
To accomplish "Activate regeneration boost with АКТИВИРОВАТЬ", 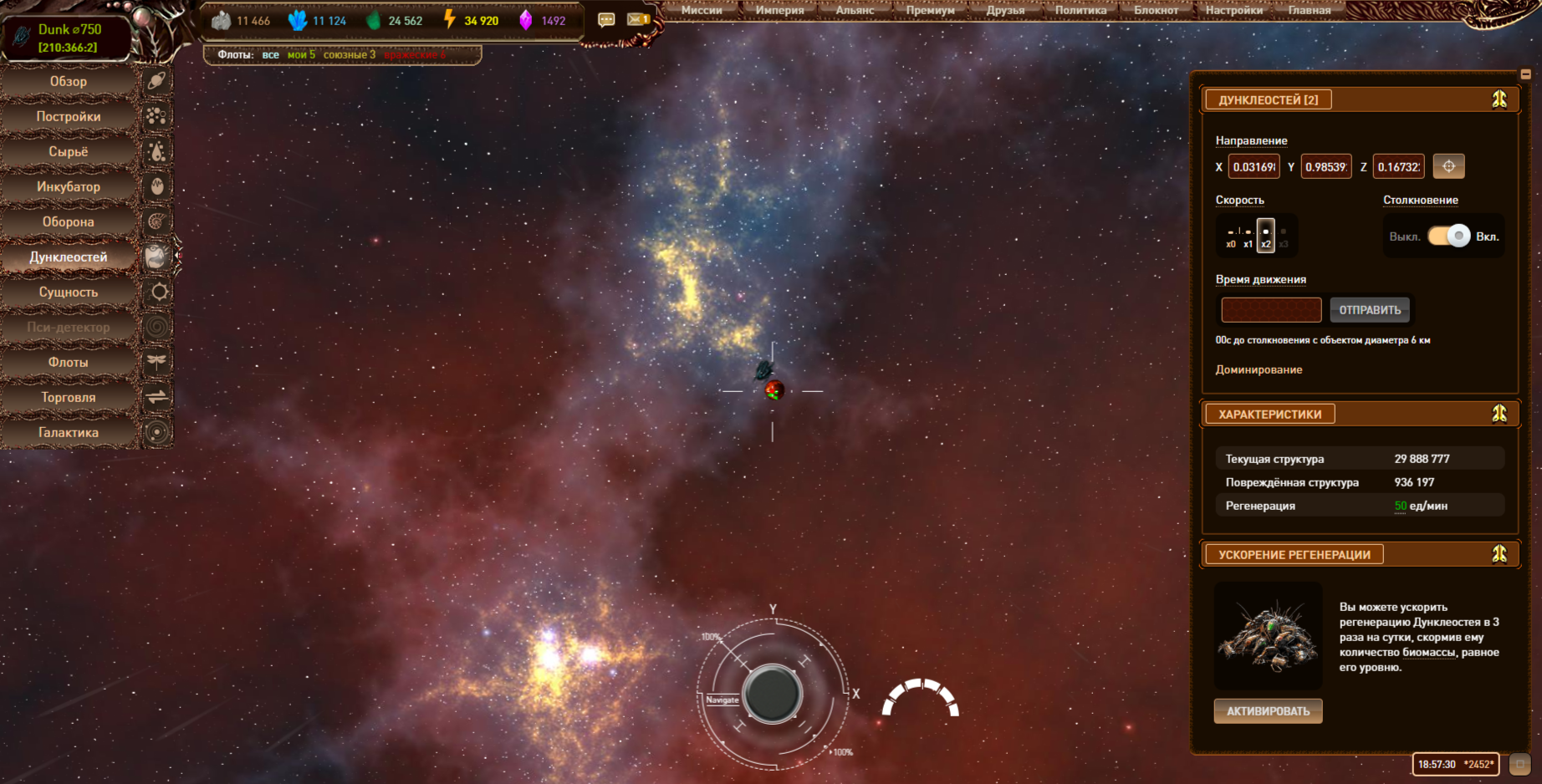I will (1268, 711).
